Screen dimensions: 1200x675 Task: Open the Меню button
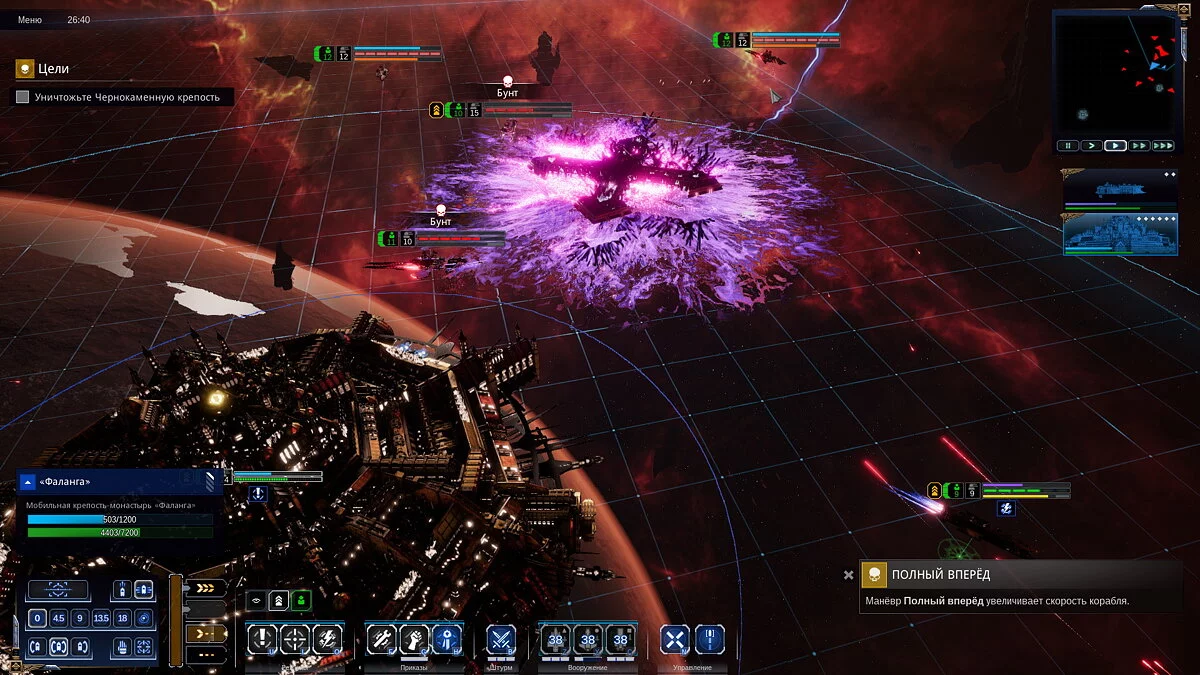(29, 20)
